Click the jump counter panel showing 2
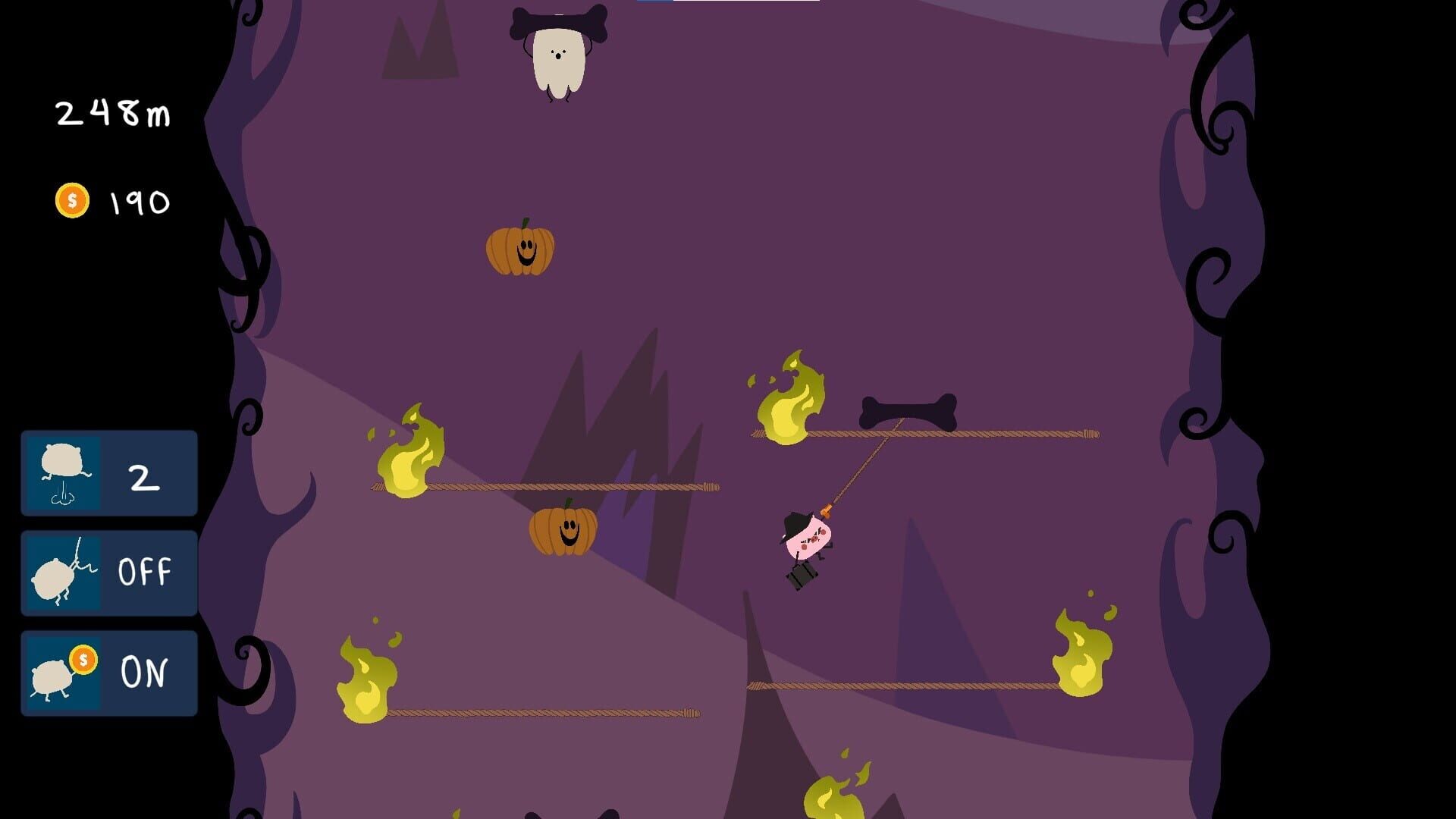 pos(109,474)
